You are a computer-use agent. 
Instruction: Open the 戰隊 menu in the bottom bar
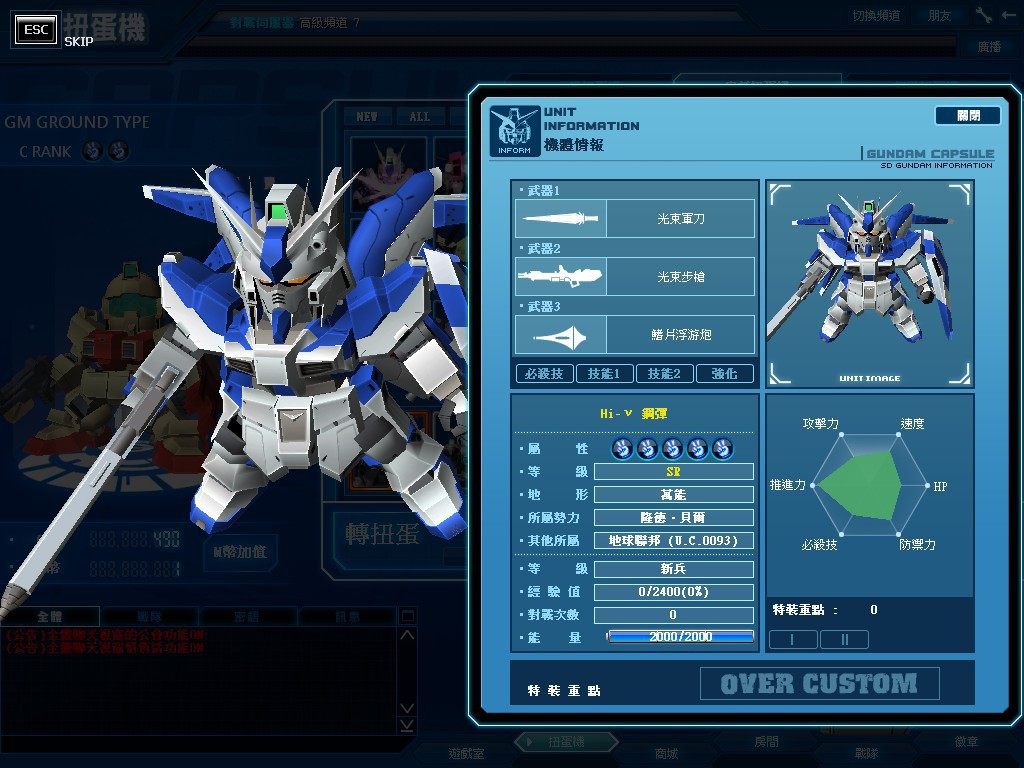[x=866, y=753]
